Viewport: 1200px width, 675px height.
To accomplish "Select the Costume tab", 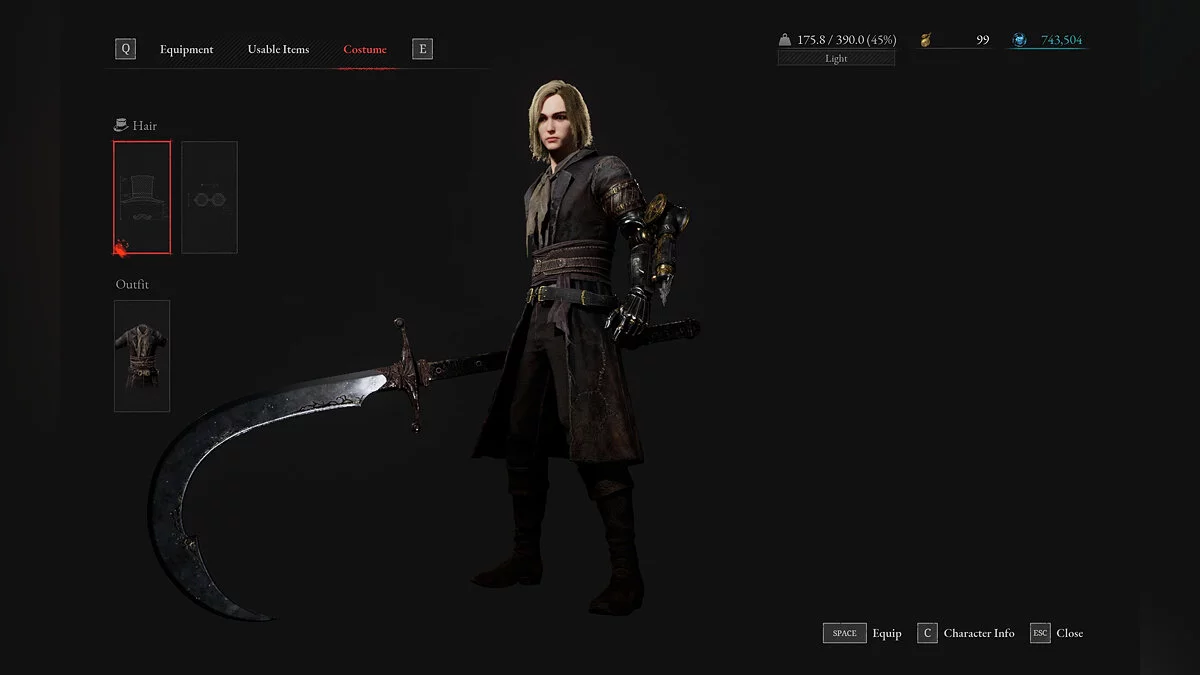I will pyautogui.click(x=364, y=49).
